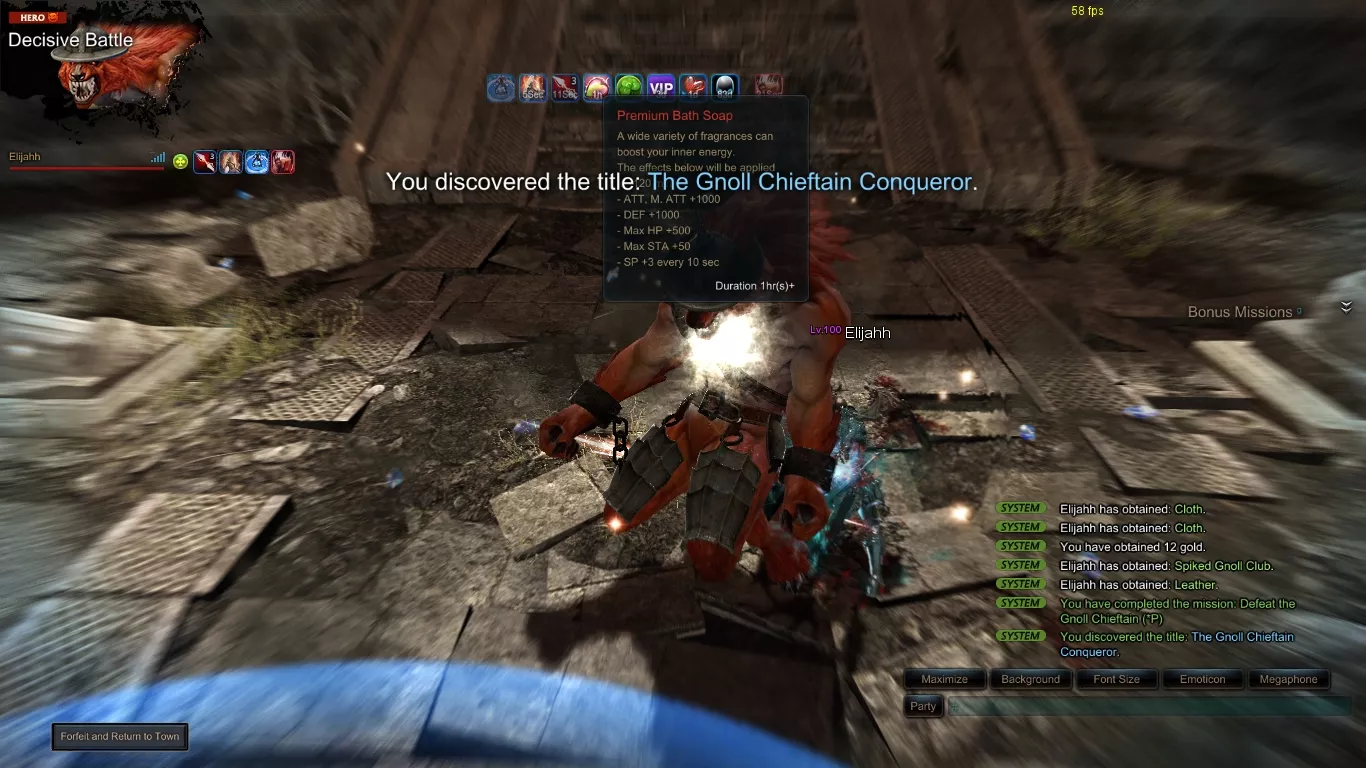Focus the chat text input field
Screen dimensions: 1366x768
1150,706
